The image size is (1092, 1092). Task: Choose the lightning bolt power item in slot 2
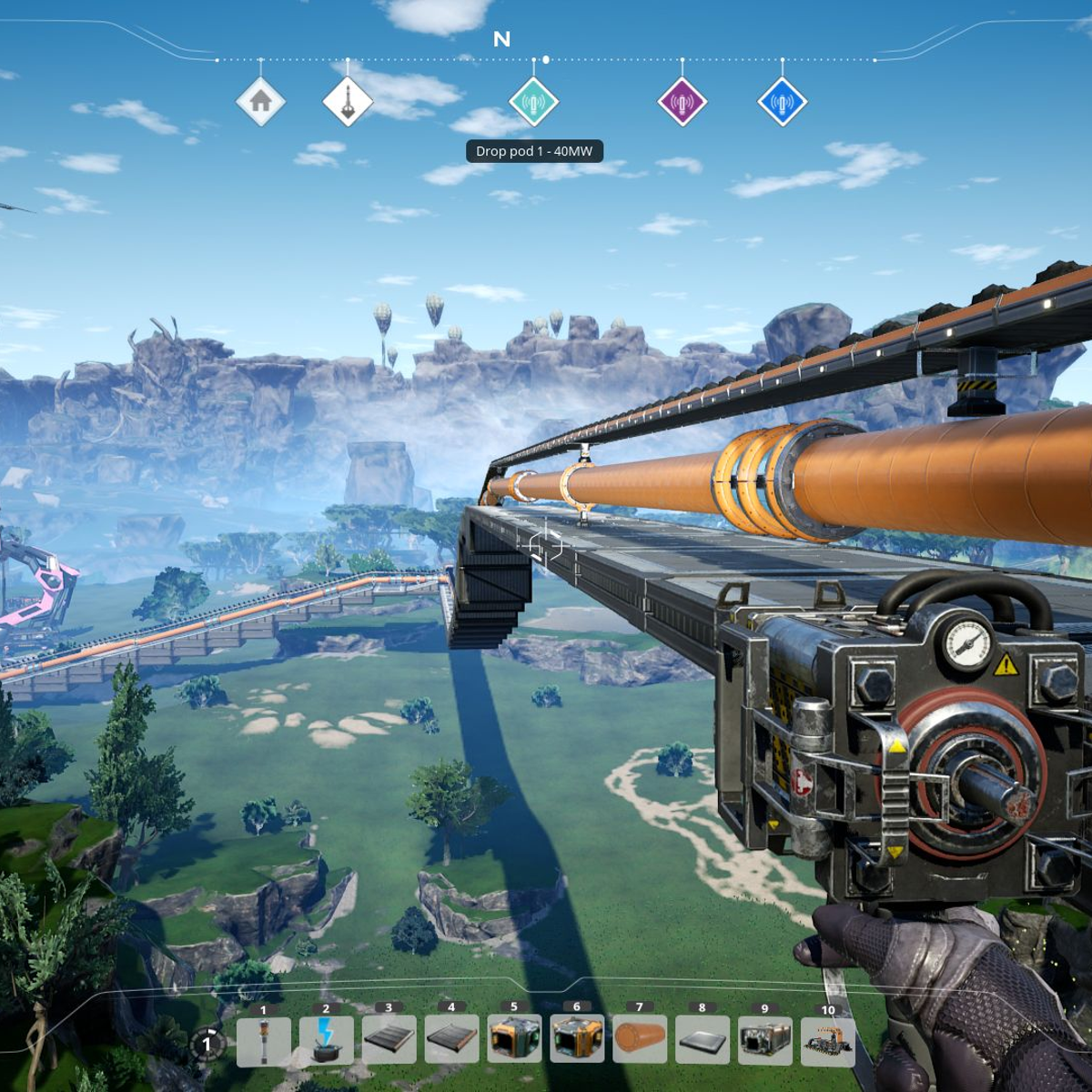326,1040
